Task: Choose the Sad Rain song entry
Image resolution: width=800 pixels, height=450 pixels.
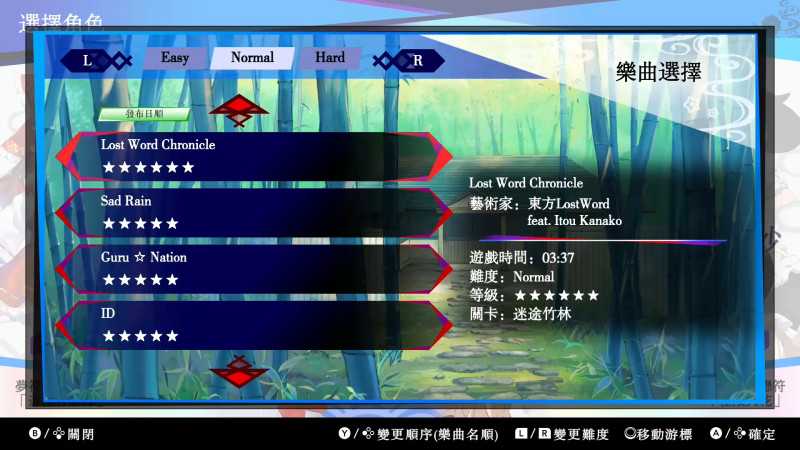Action: coord(250,212)
